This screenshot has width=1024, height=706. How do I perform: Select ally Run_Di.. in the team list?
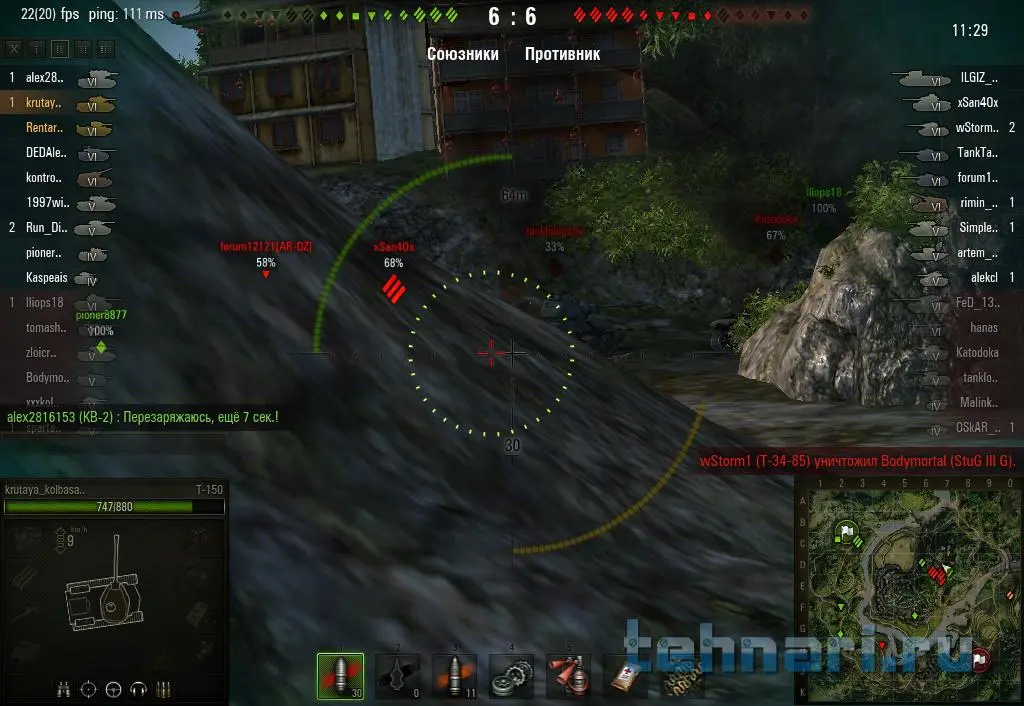(44, 228)
